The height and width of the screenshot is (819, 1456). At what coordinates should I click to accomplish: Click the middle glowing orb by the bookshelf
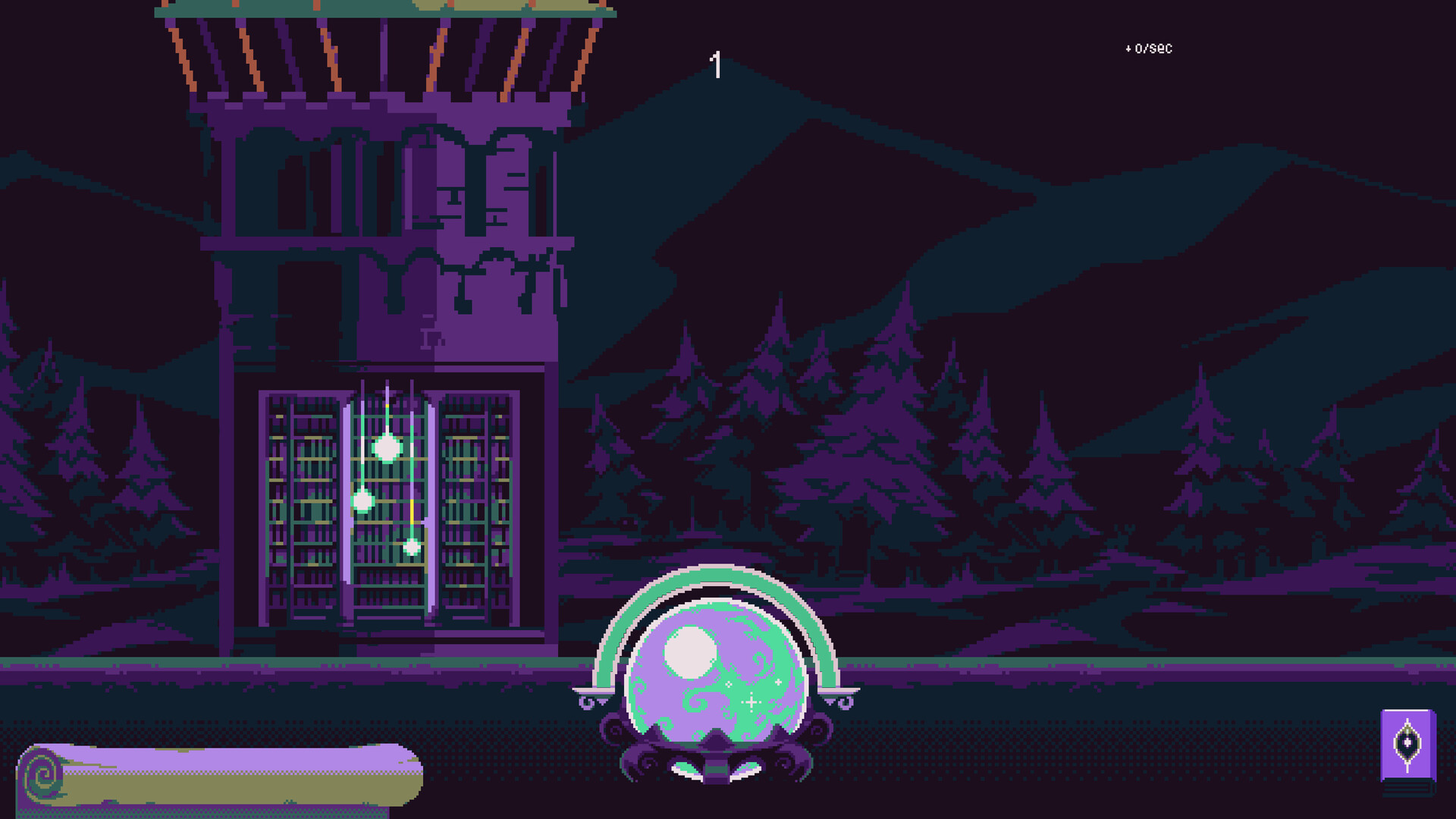click(362, 500)
